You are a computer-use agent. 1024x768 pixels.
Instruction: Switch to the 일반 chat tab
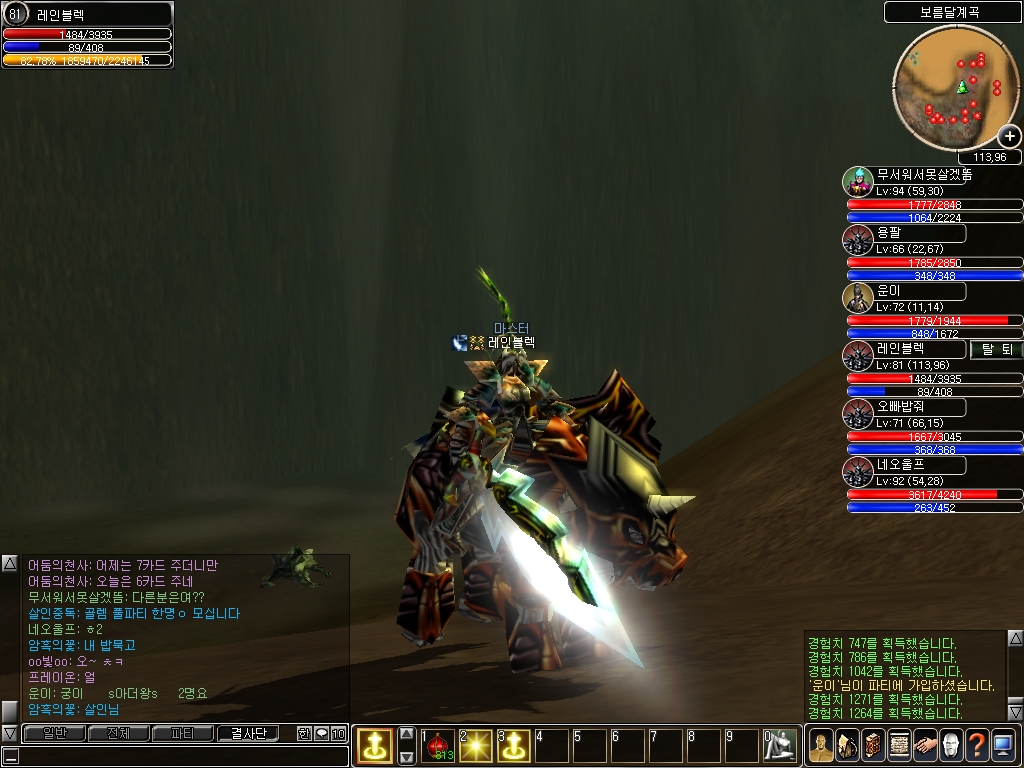click(53, 733)
